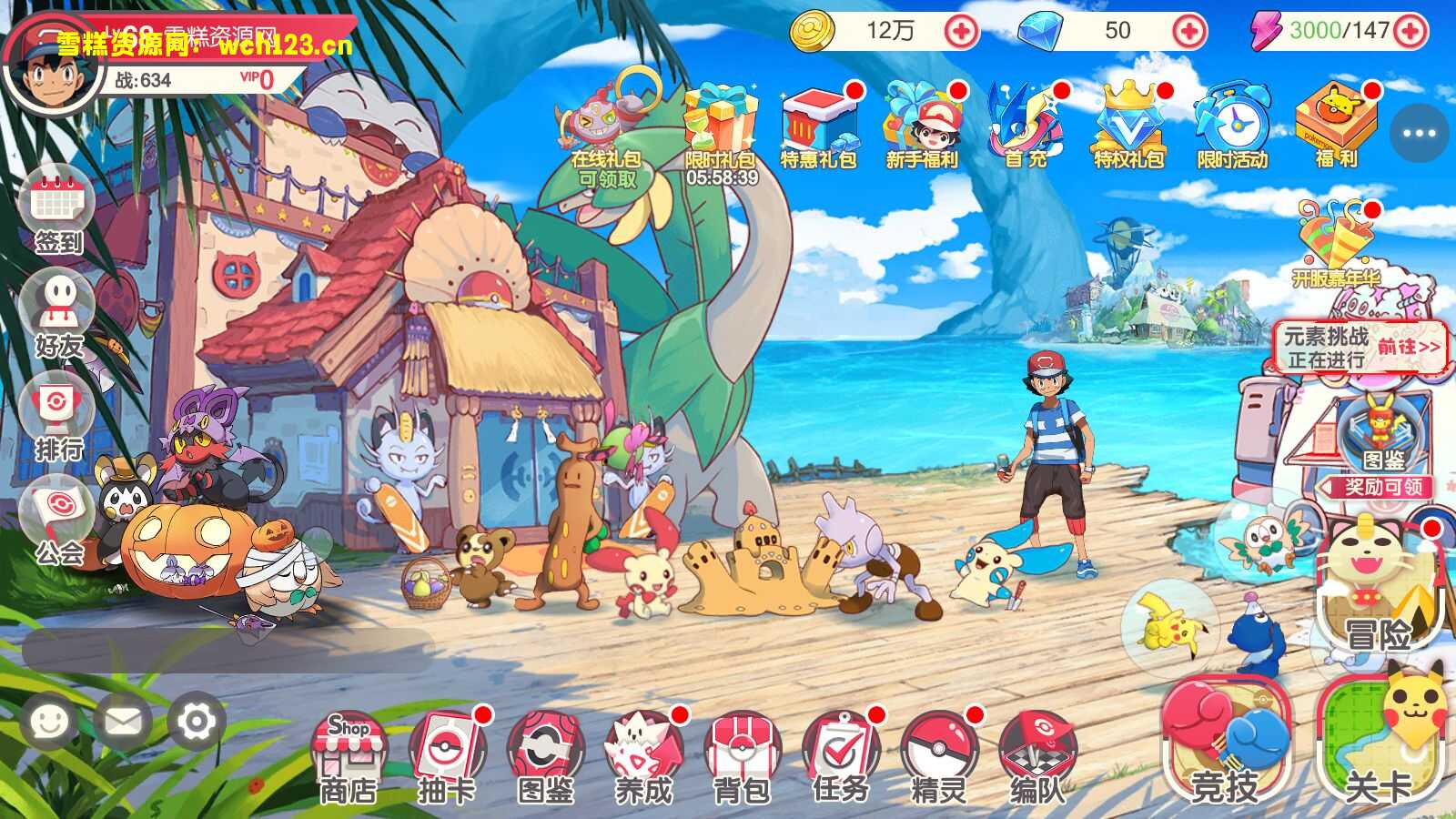Image resolution: width=1456 pixels, height=819 pixels.
Task: Open the 养成 training menu
Action: point(643,755)
